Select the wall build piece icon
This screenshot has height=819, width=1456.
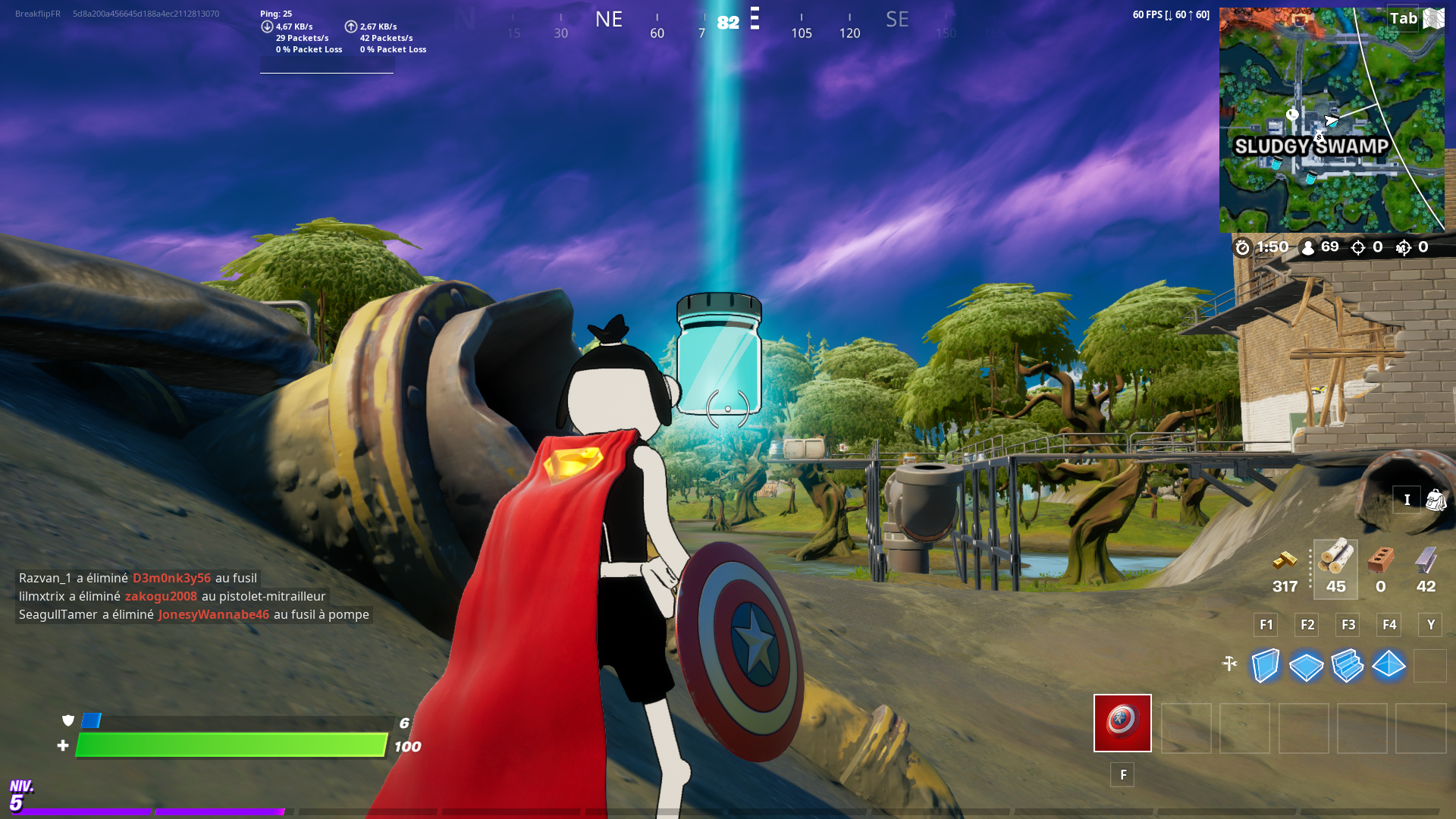pos(1265,666)
